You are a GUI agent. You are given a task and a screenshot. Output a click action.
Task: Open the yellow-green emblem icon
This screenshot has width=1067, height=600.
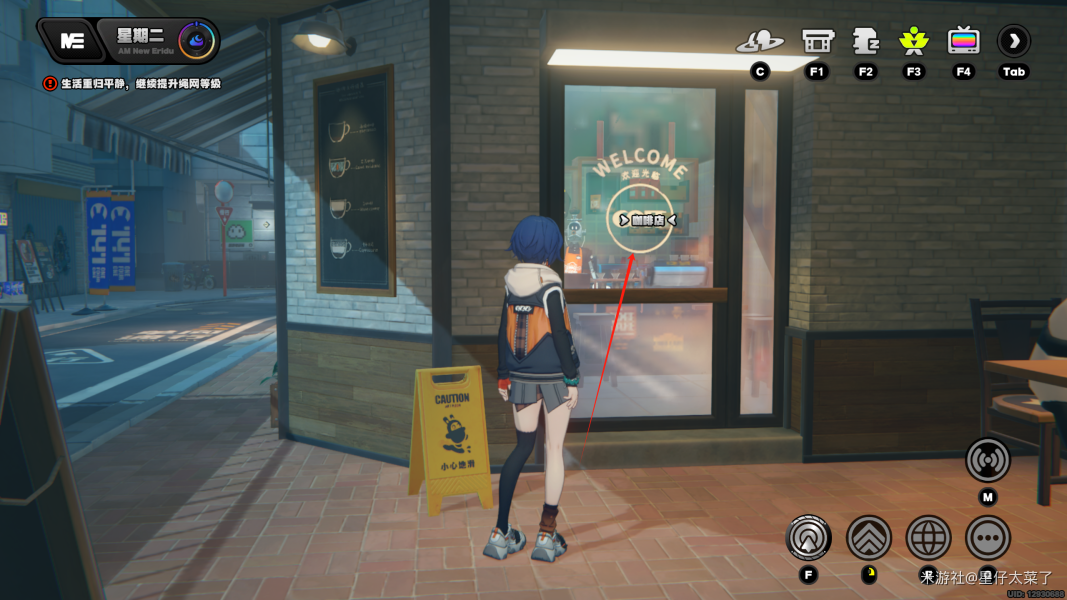(x=913, y=41)
